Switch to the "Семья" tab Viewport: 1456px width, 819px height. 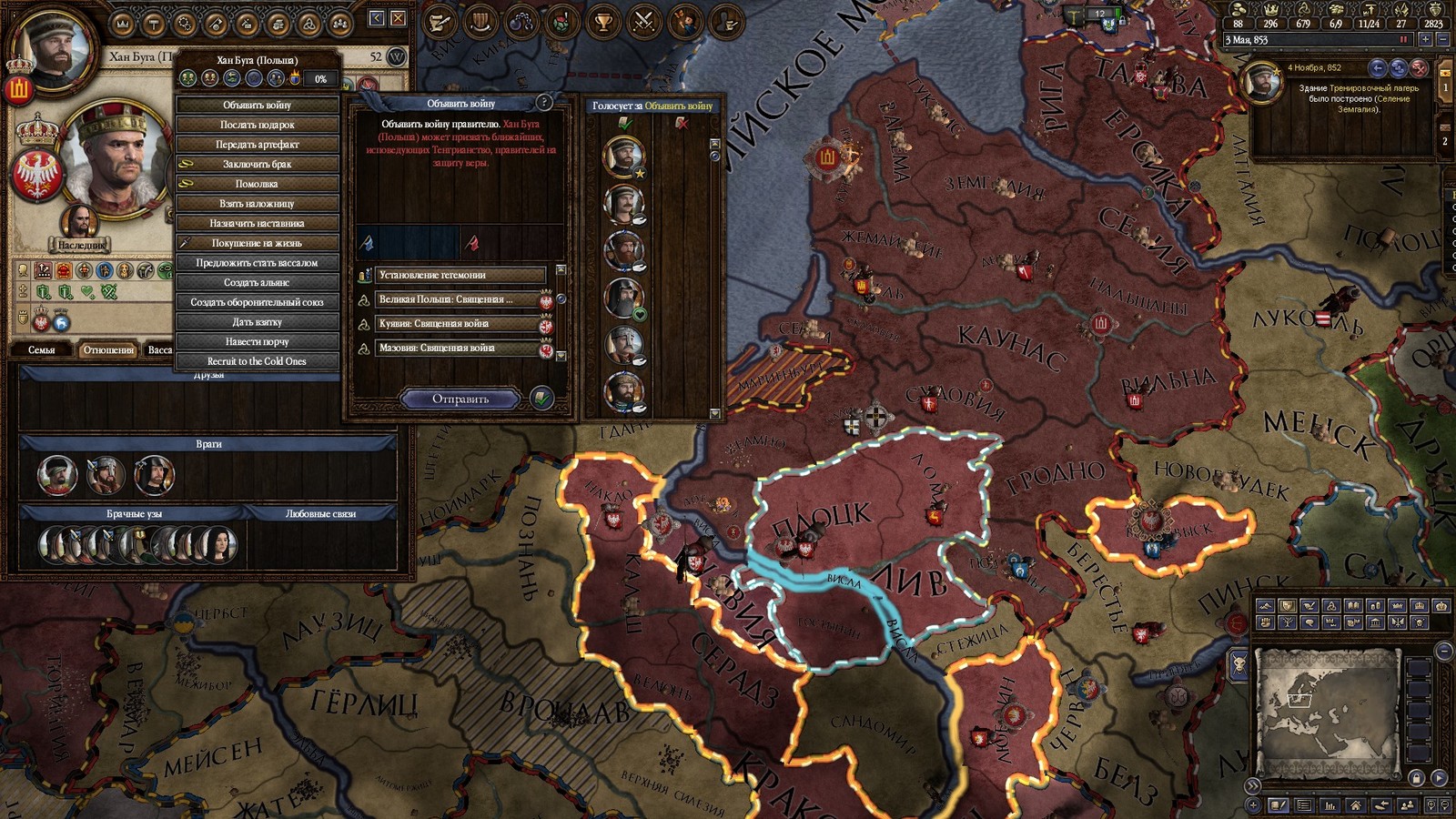click(x=42, y=349)
